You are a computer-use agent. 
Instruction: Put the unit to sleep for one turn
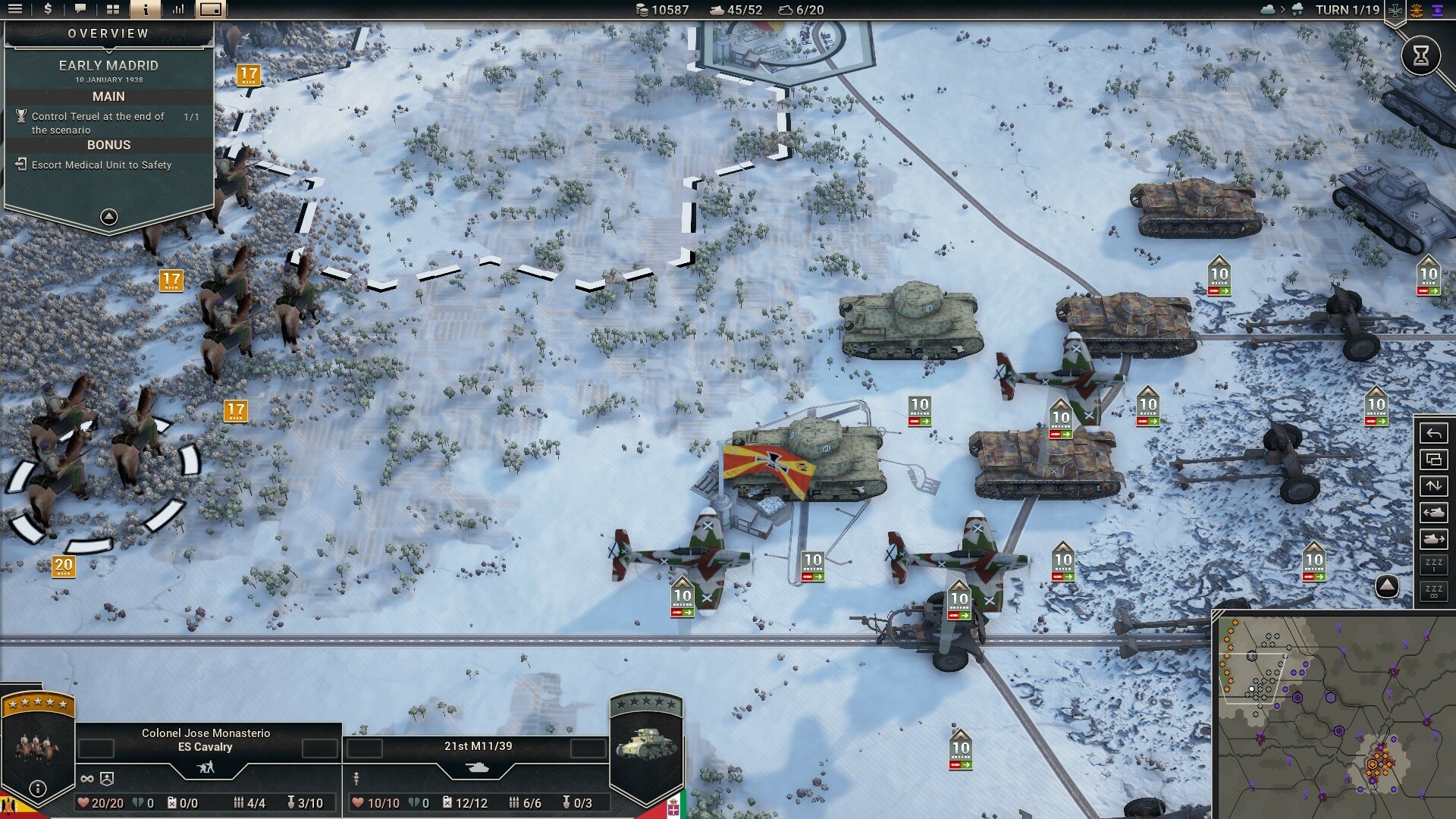click(x=1434, y=566)
